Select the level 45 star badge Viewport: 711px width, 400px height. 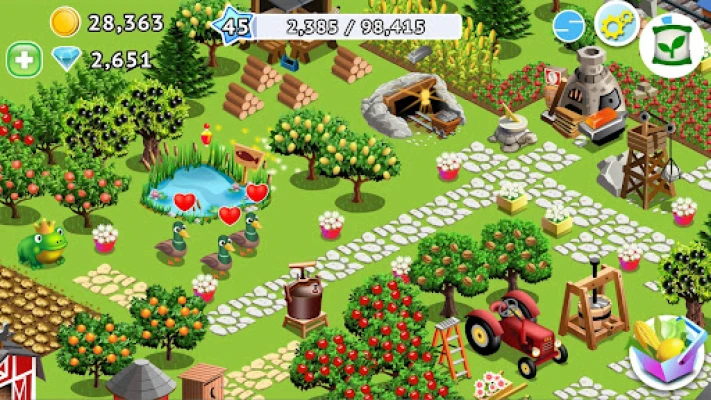click(x=235, y=25)
